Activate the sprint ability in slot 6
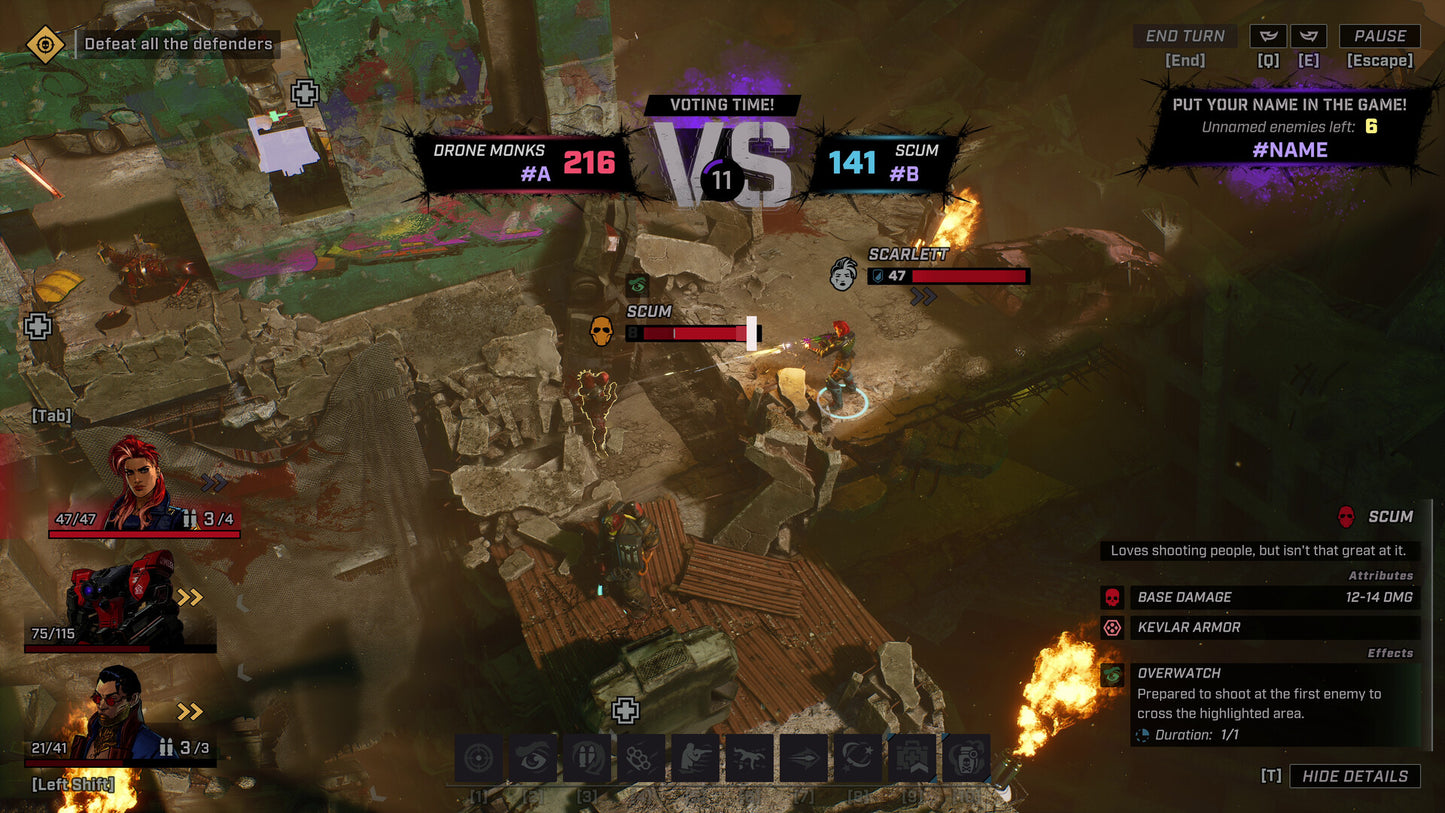 click(748, 758)
